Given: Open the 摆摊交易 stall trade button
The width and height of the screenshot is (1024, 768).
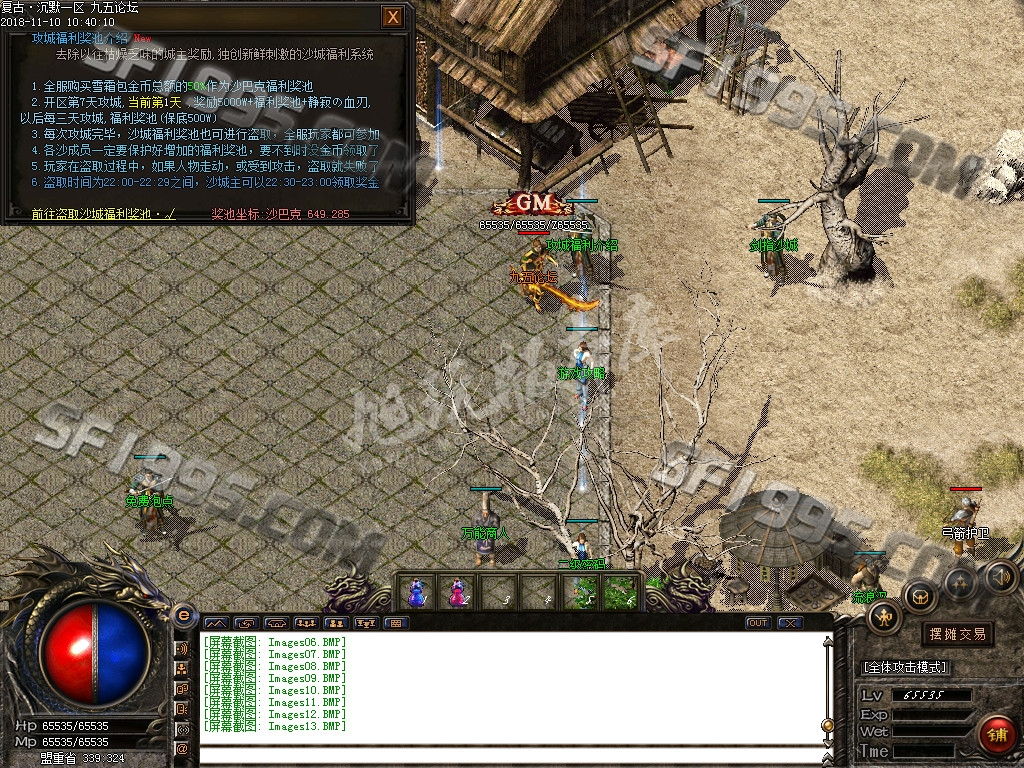Looking at the screenshot, I should 957,634.
